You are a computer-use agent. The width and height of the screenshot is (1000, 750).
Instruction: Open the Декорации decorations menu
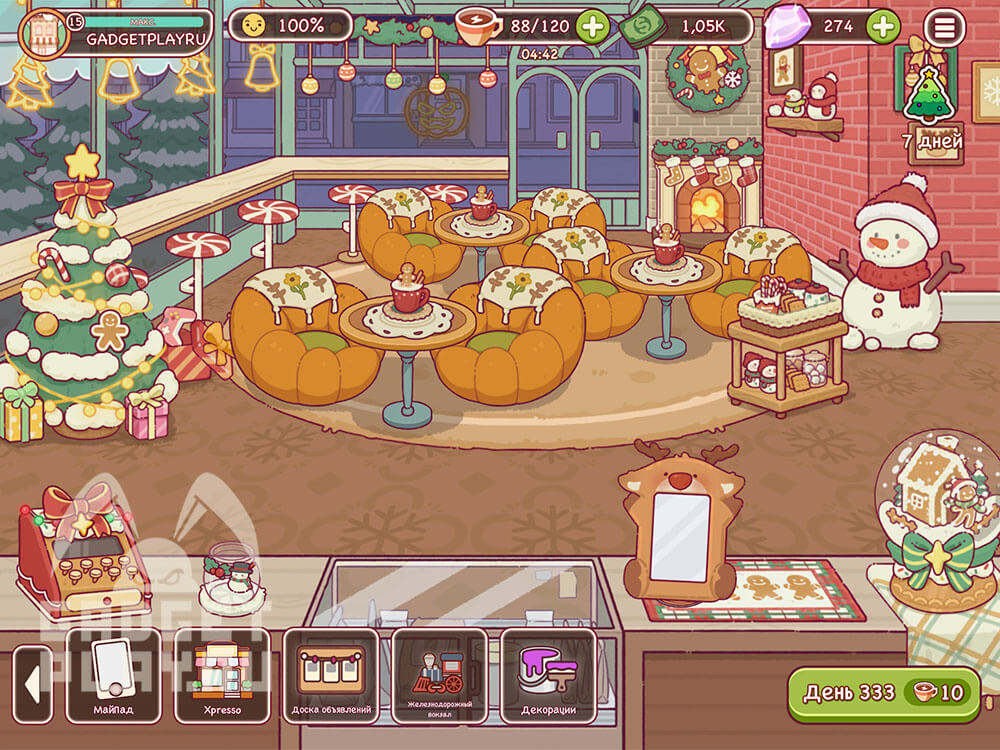pos(548,675)
